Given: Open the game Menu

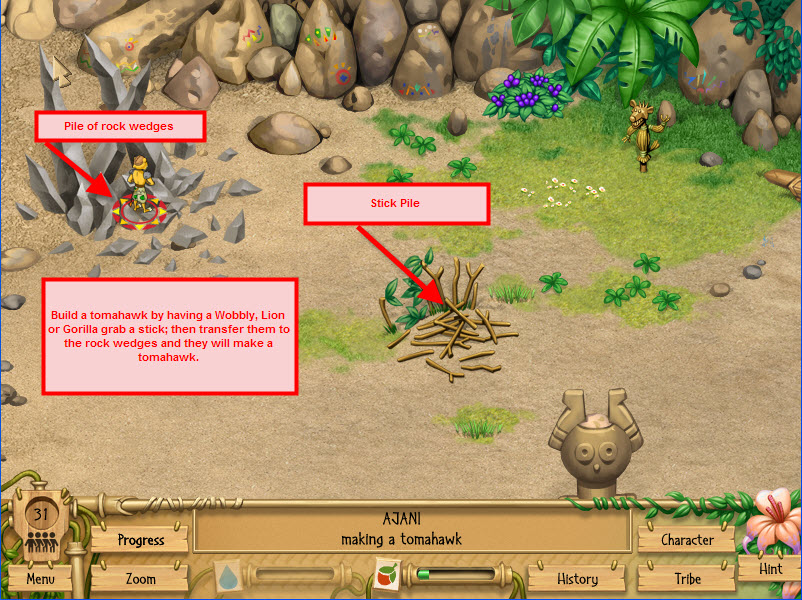Looking at the screenshot, I should [41, 578].
